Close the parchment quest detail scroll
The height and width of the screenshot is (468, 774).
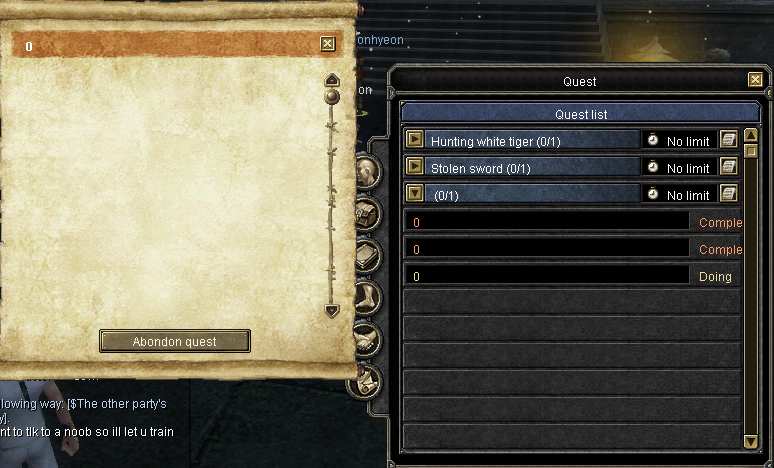coord(327,44)
